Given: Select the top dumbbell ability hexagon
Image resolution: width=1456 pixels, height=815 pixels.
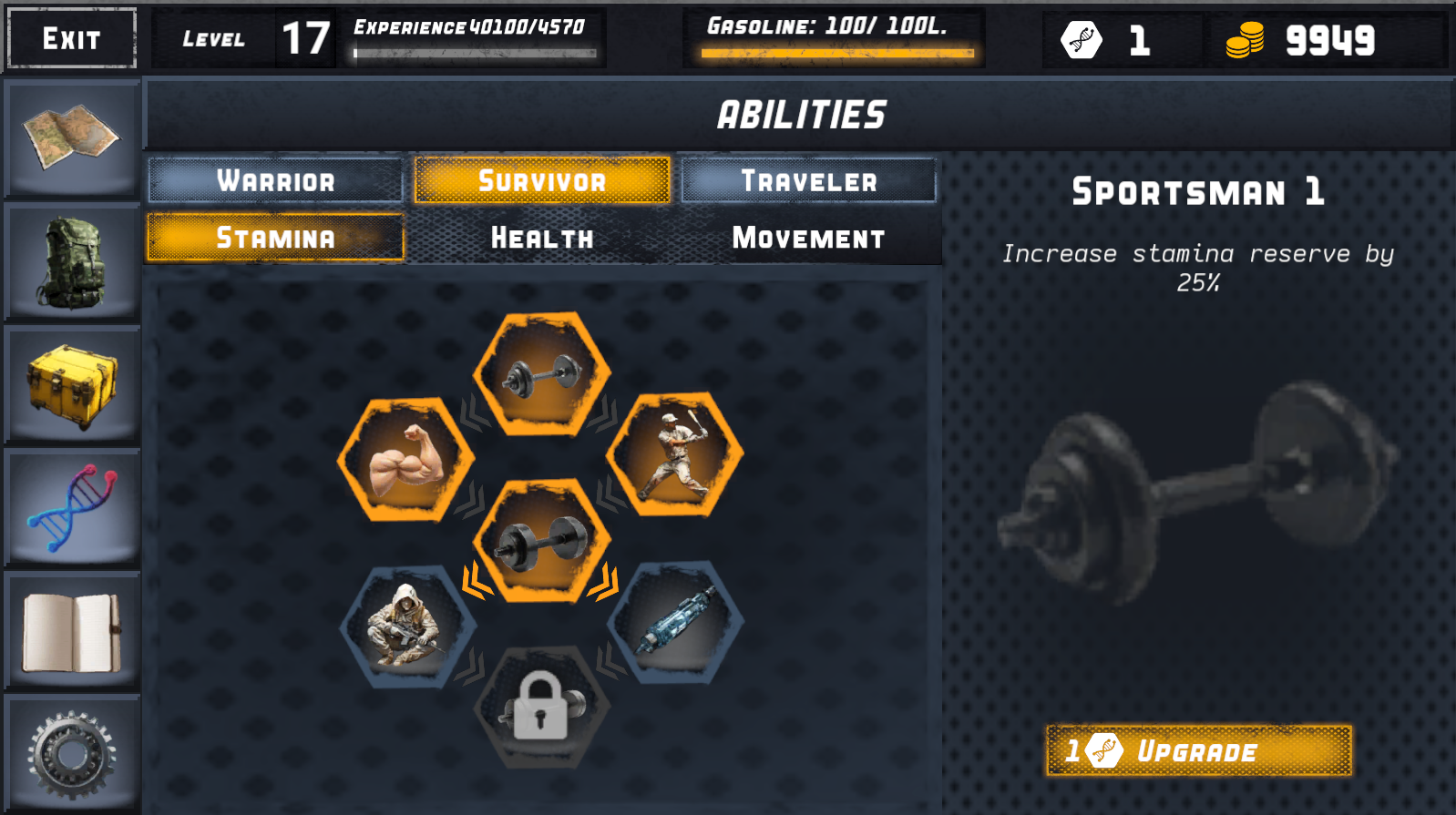Looking at the screenshot, I should click(x=540, y=376).
